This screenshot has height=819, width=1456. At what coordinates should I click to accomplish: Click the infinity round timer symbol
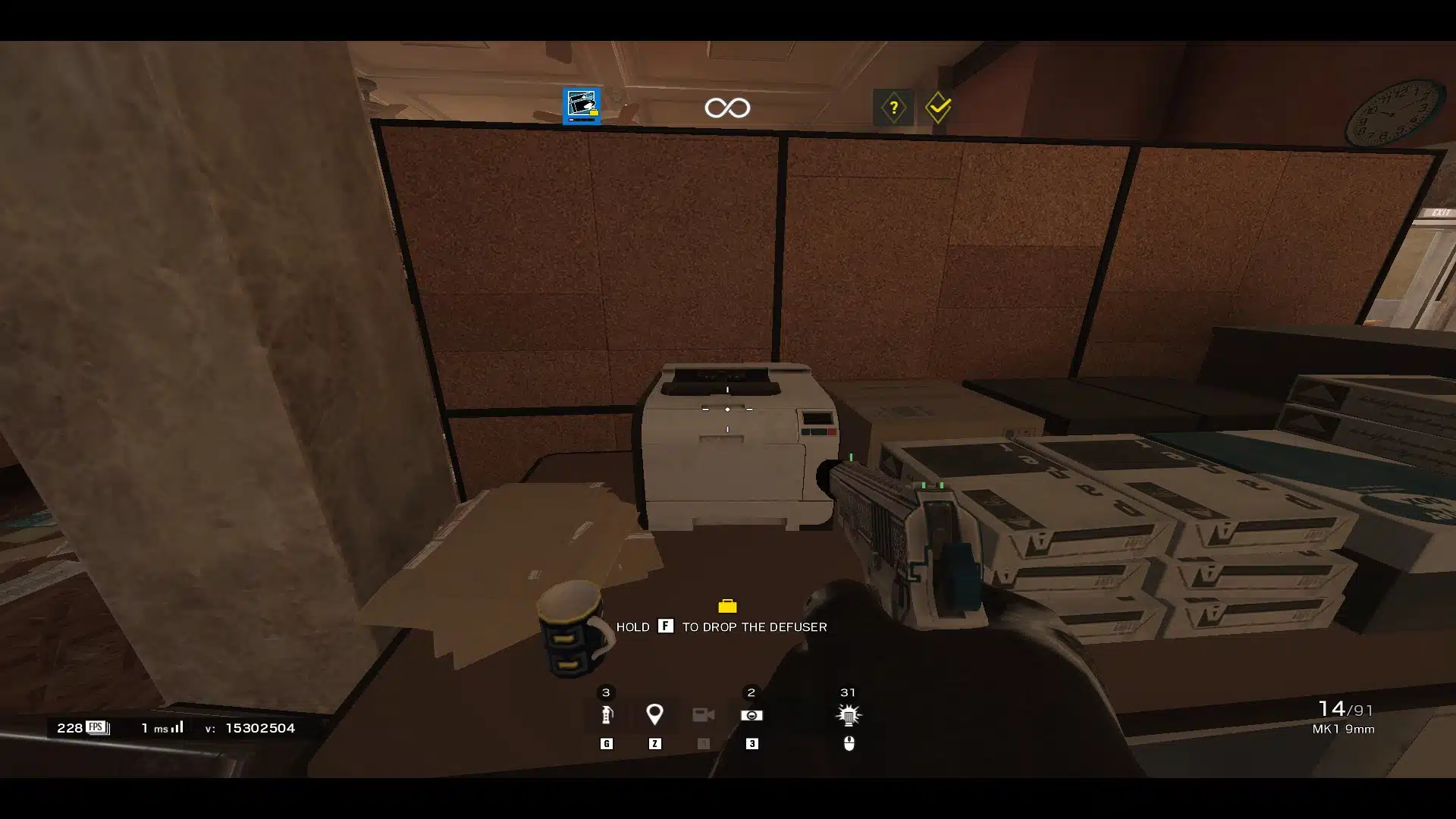point(727,107)
